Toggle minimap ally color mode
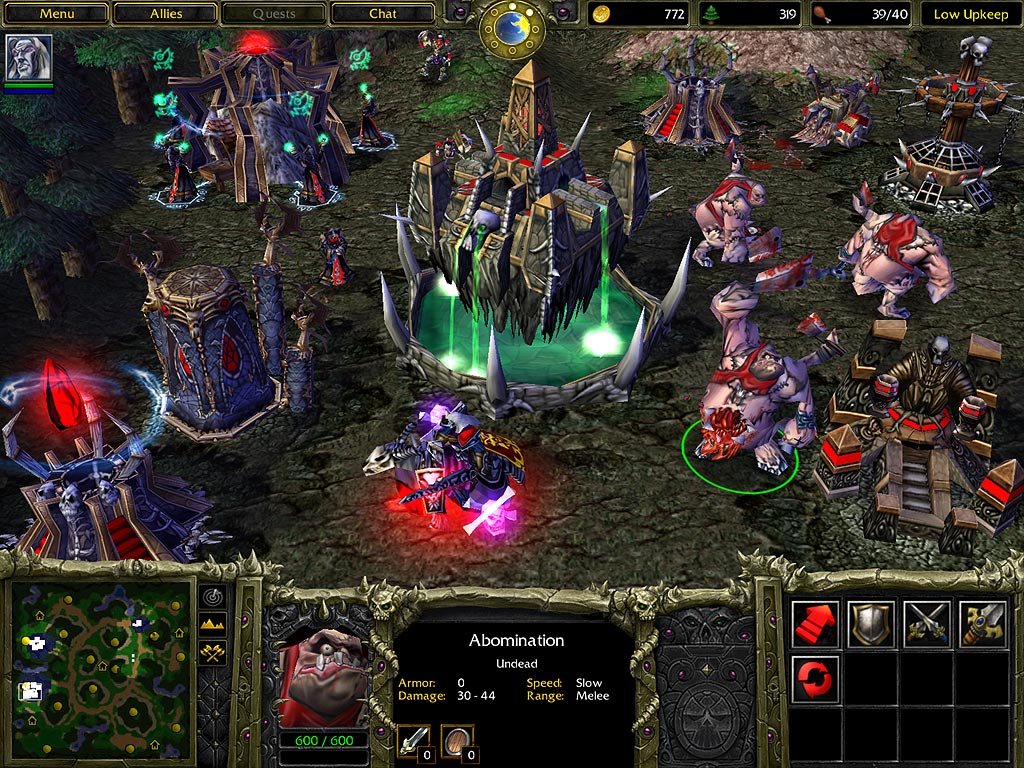This screenshot has height=768, width=1024. (x=213, y=653)
